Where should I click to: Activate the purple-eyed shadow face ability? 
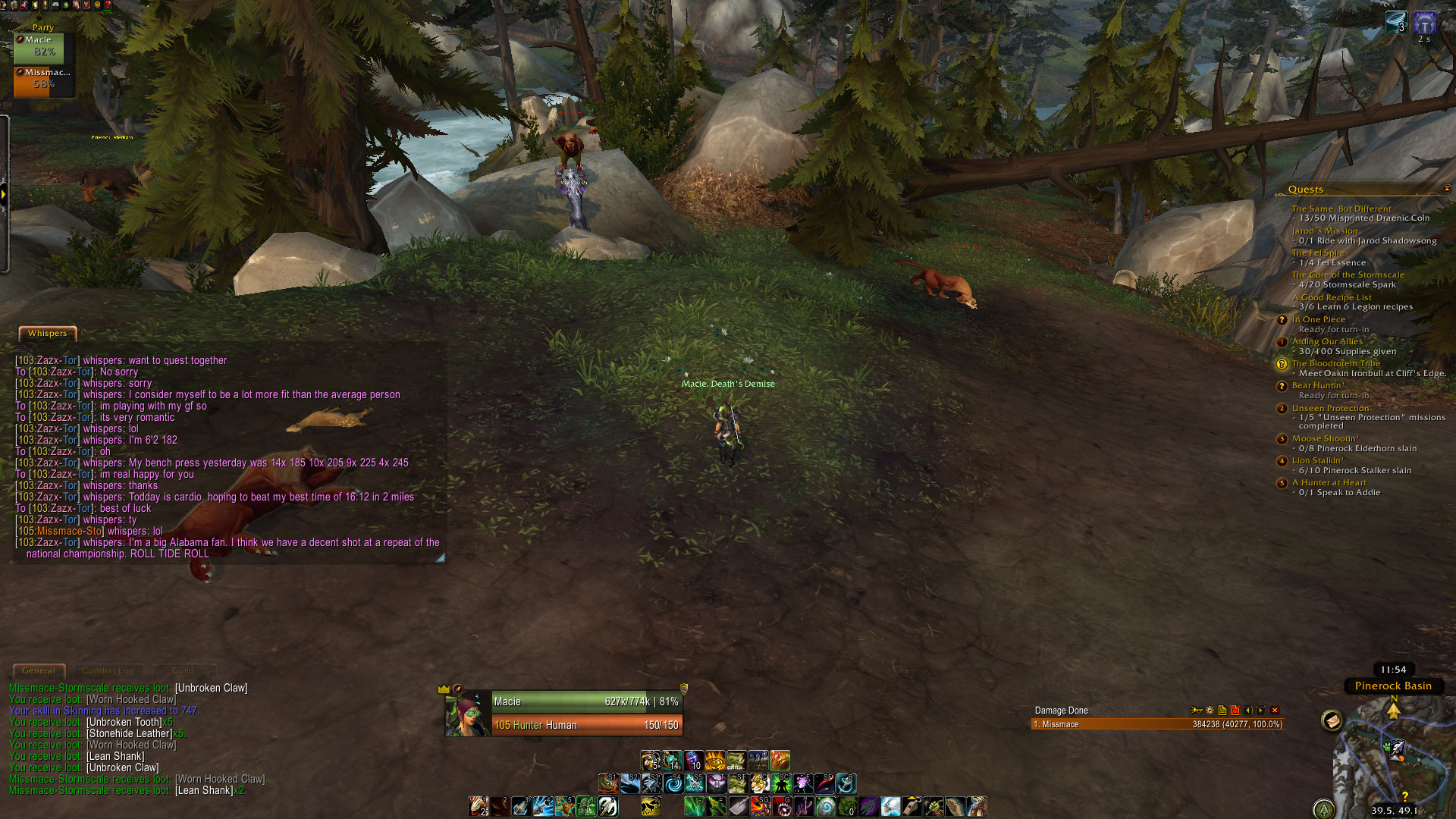pyautogui.click(x=716, y=783)
